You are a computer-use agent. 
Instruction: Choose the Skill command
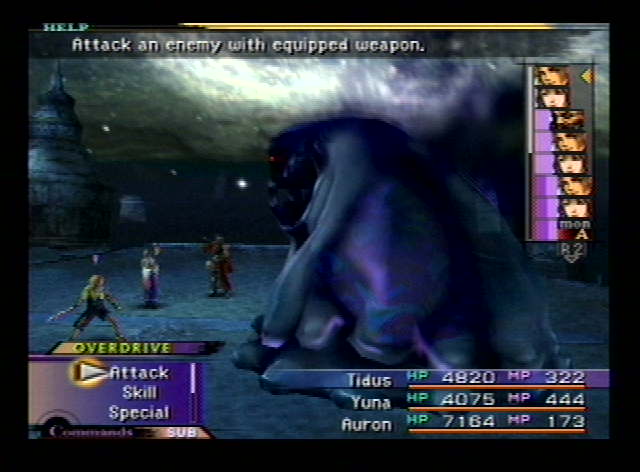pyautogui.click(x=139, y=392)
